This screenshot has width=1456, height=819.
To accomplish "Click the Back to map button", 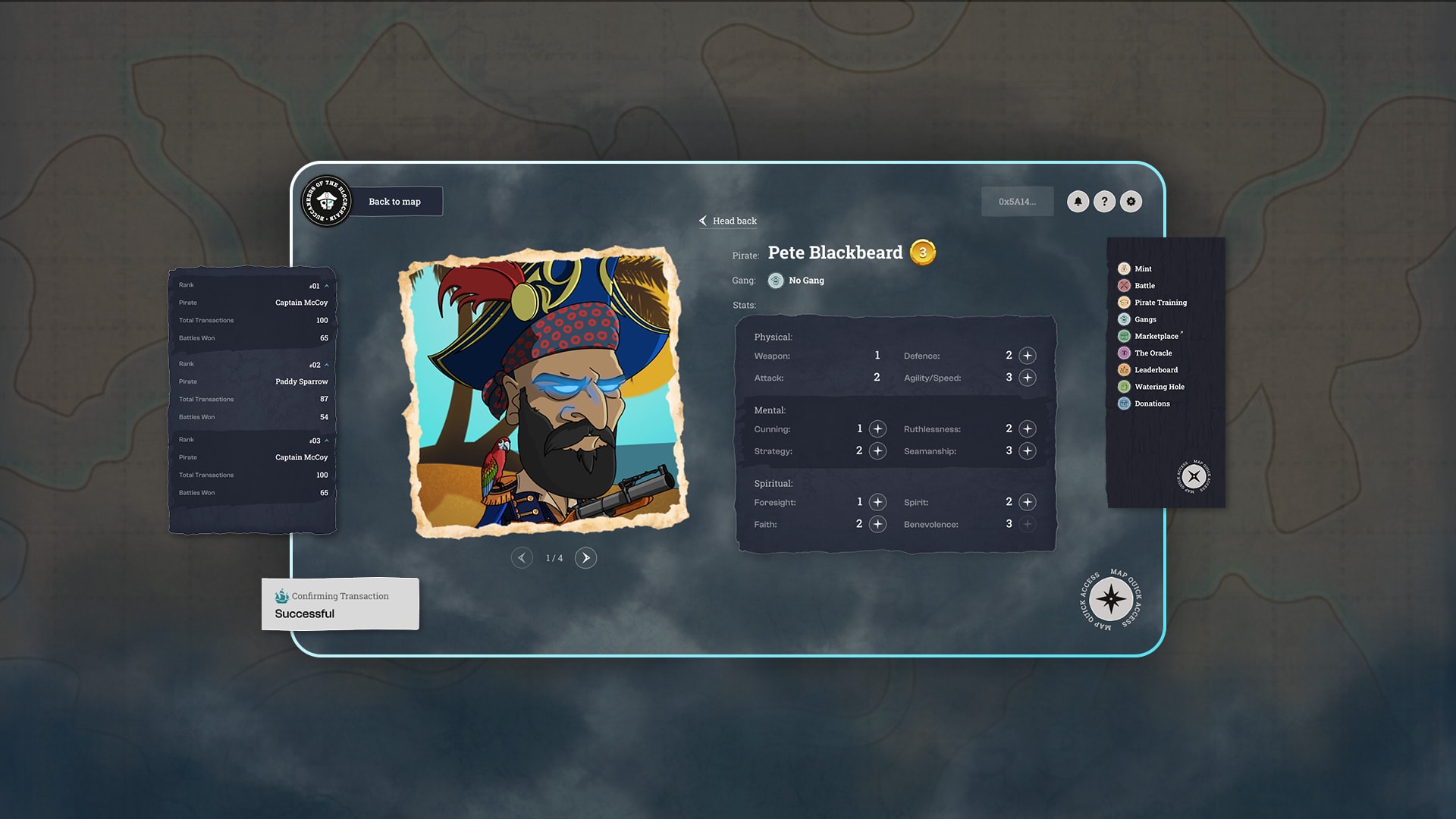I will [394, 202].
